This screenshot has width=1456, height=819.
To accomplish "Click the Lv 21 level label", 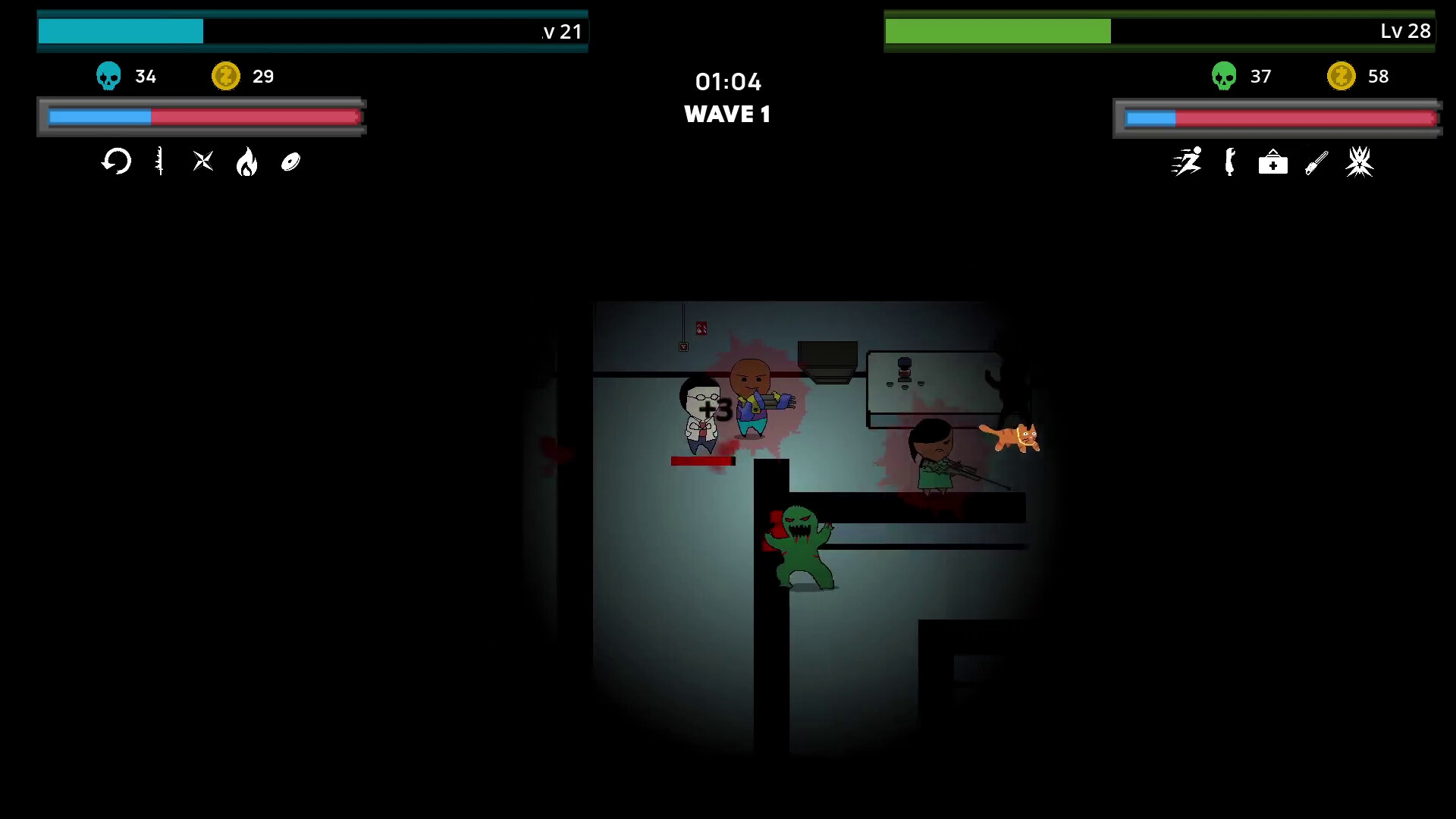I will pos(561,31).
